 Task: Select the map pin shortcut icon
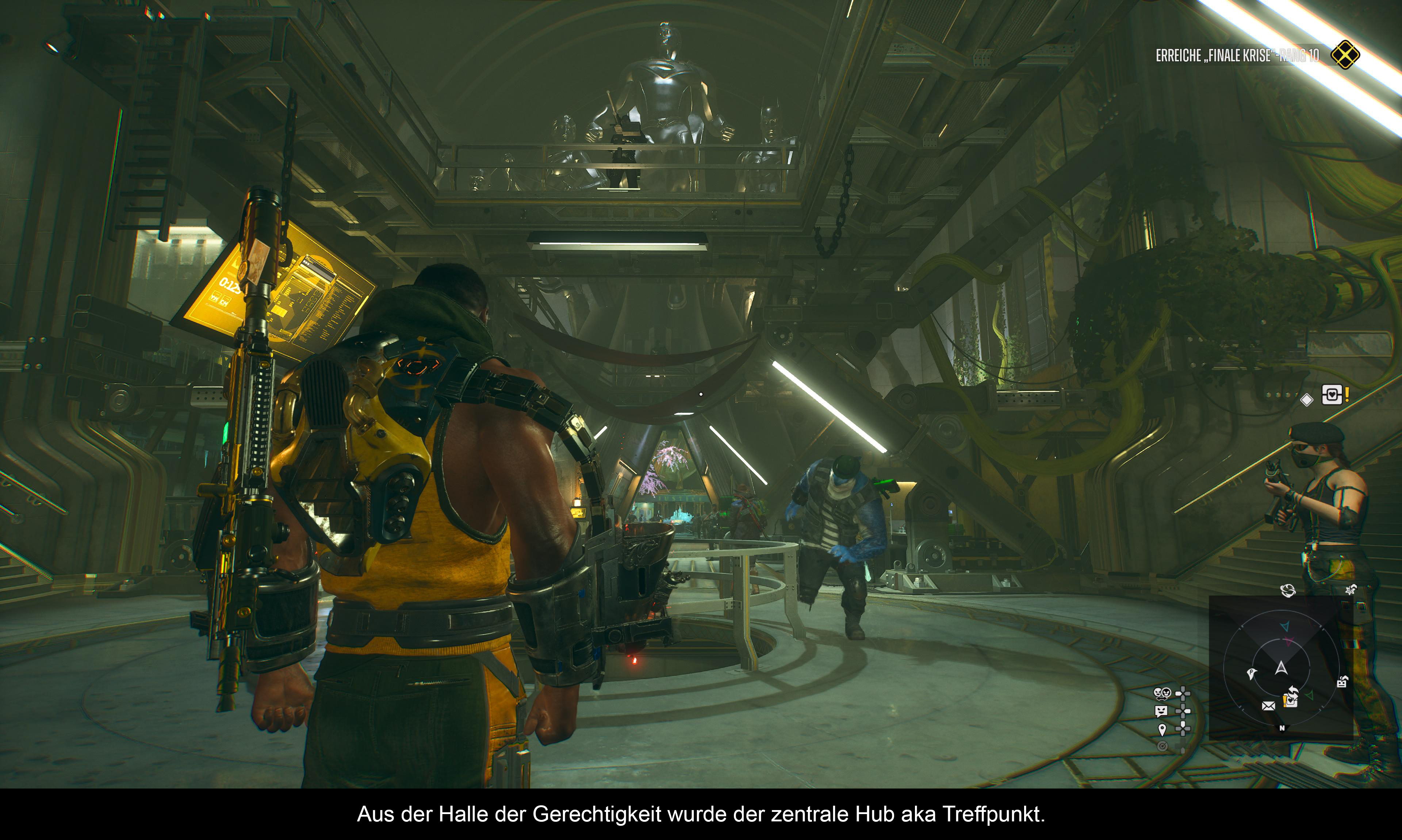click(x=1161, y=729)
